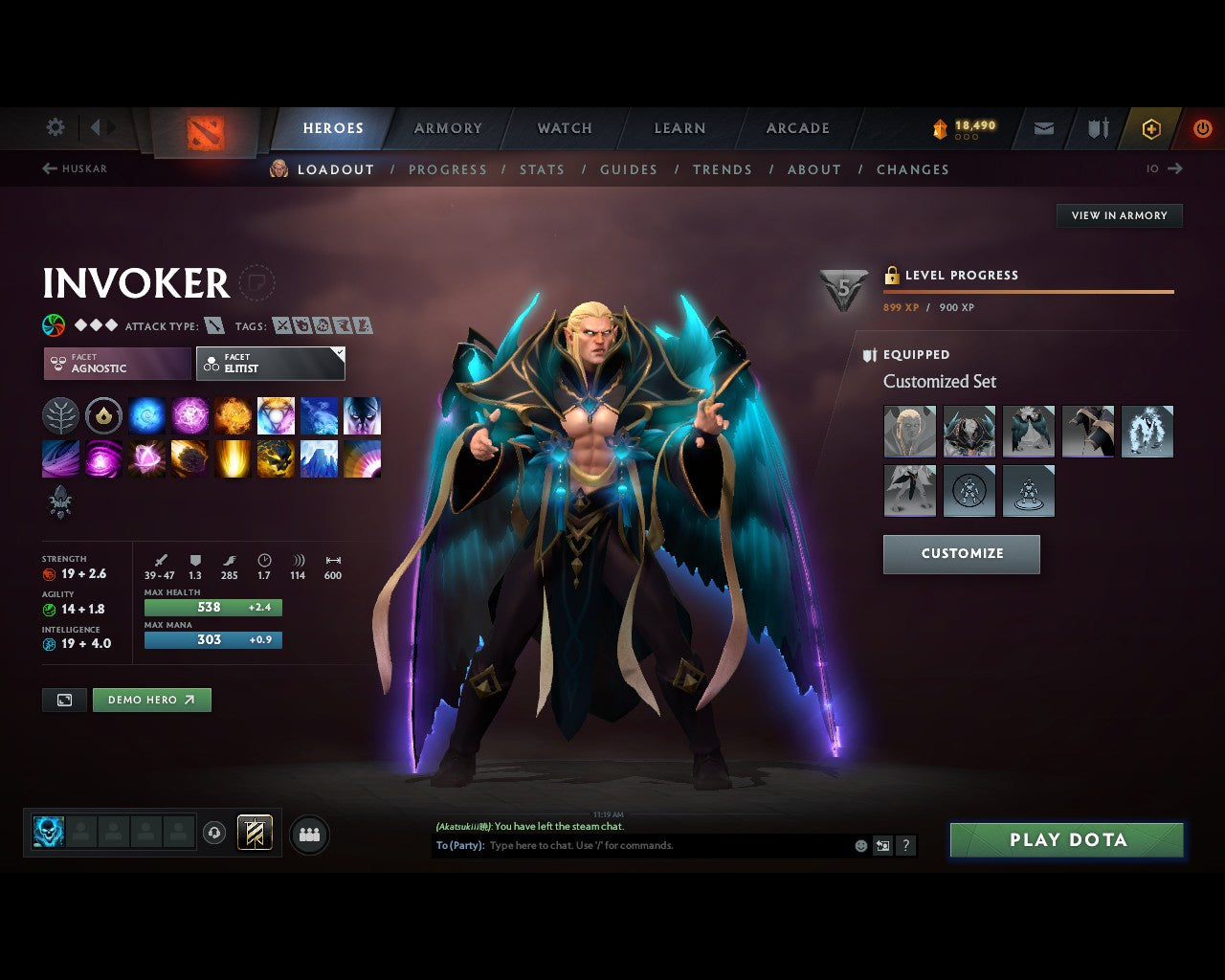
Task: Open Dota Plus via the gold hexagon icon
Action: pos(1151,127)
